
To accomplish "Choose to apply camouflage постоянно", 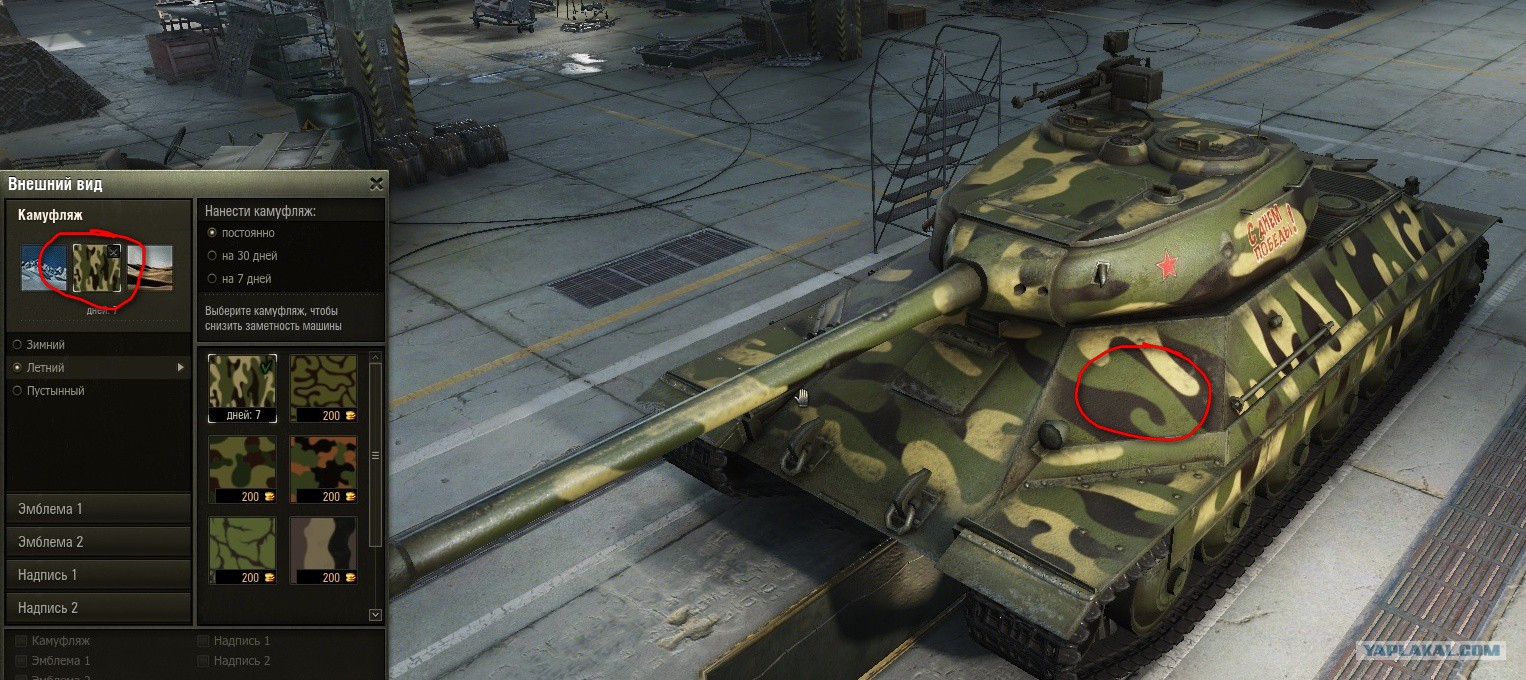I will click(x=211, y=233).
